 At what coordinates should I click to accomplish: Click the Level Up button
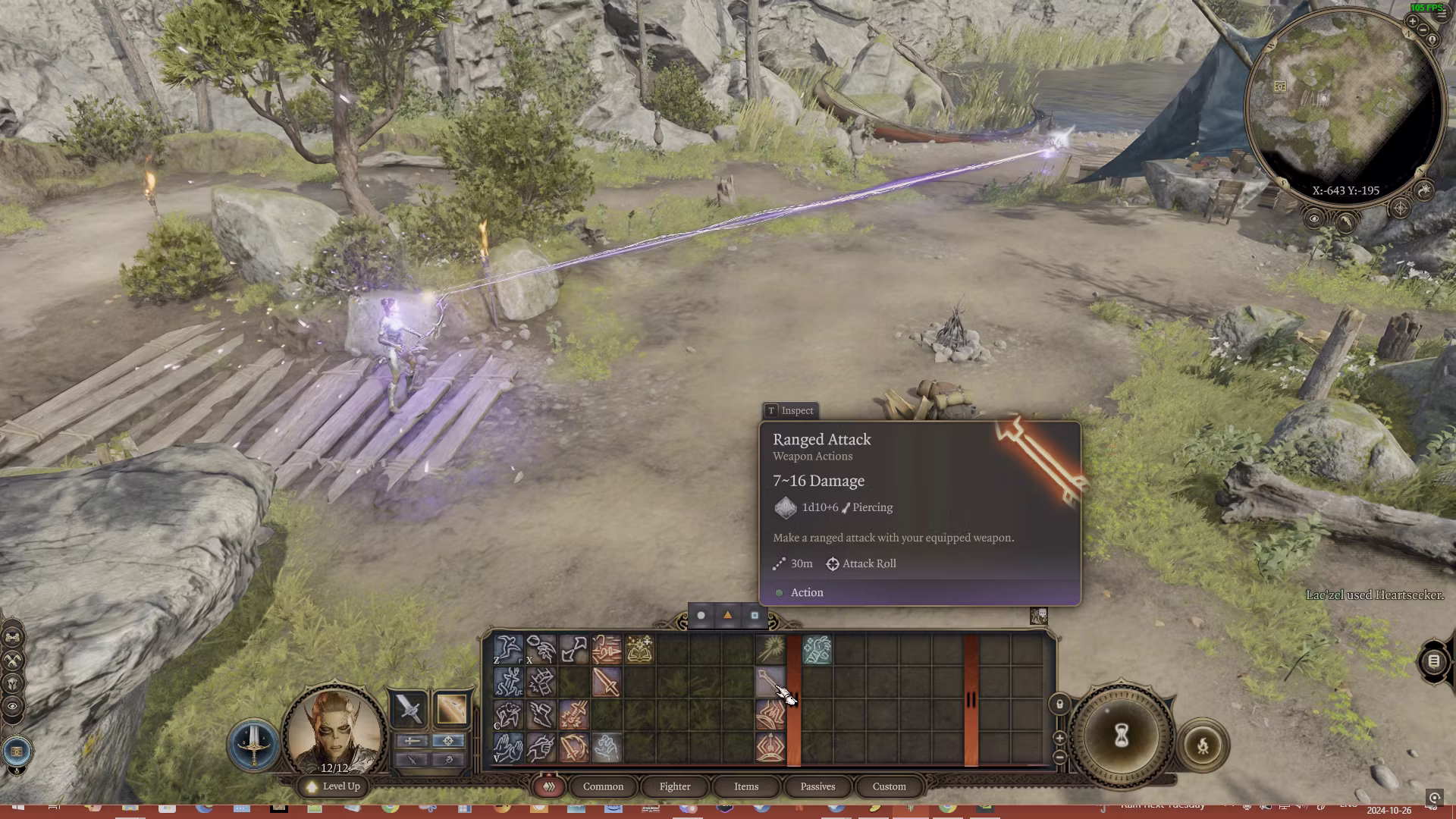334,786
